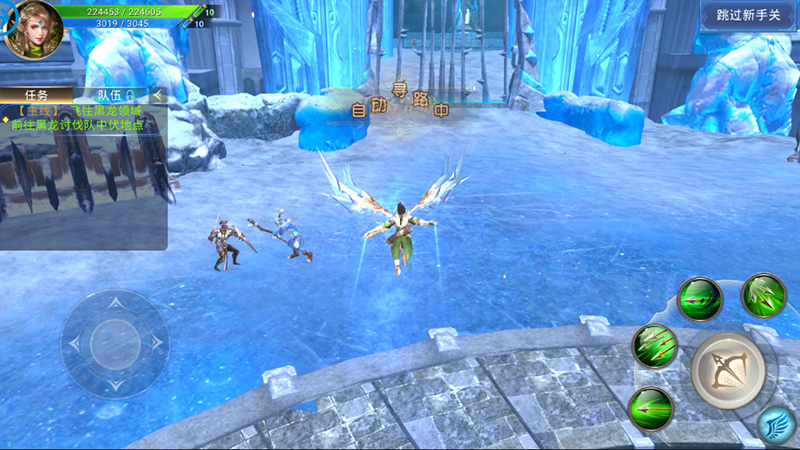Image resolution: width=800 pixels, height=450 pixels.
Task: Switch to the 任务 quest tab
Action: pos(35,95)
